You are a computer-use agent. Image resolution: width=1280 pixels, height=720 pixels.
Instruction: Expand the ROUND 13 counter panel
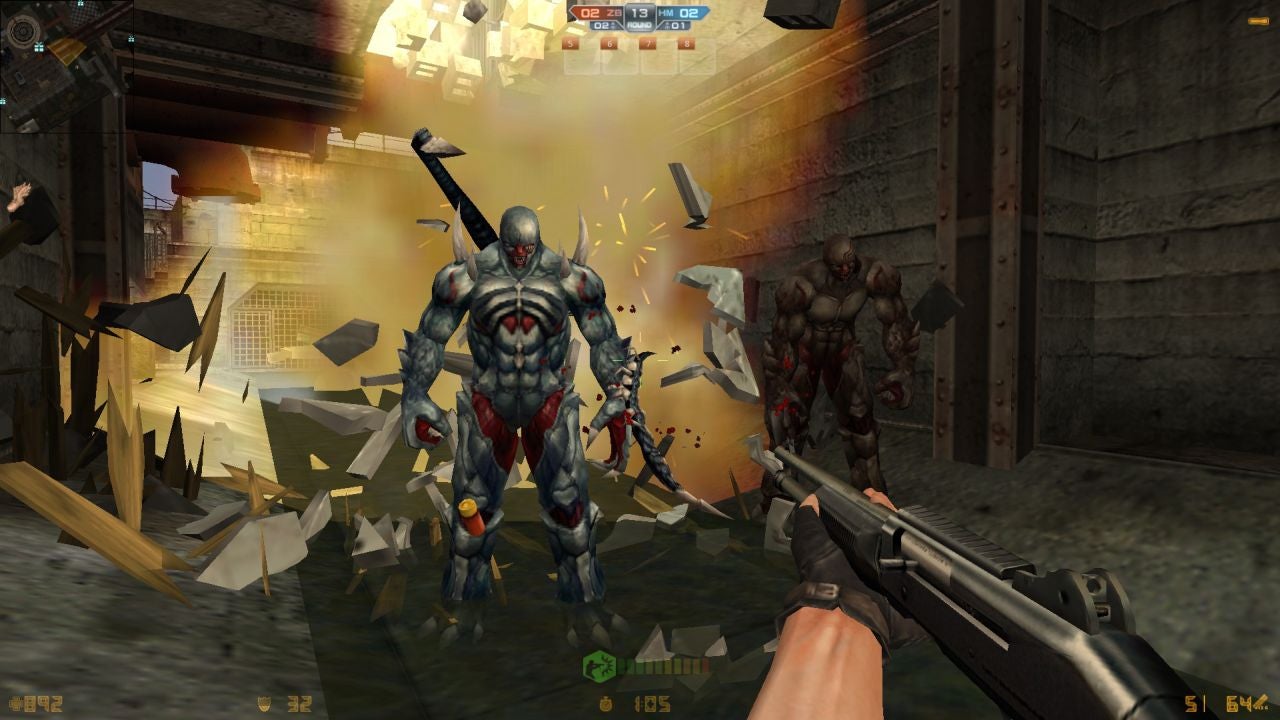[x=638, y=17]
